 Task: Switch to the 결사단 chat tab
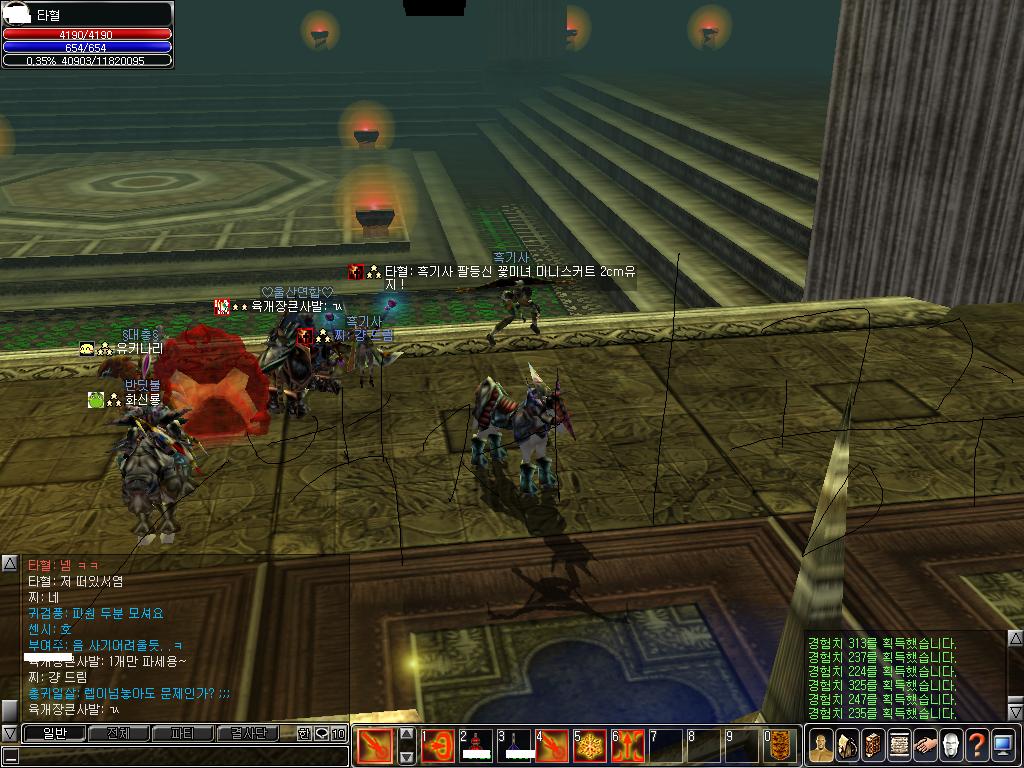(247, 734)
